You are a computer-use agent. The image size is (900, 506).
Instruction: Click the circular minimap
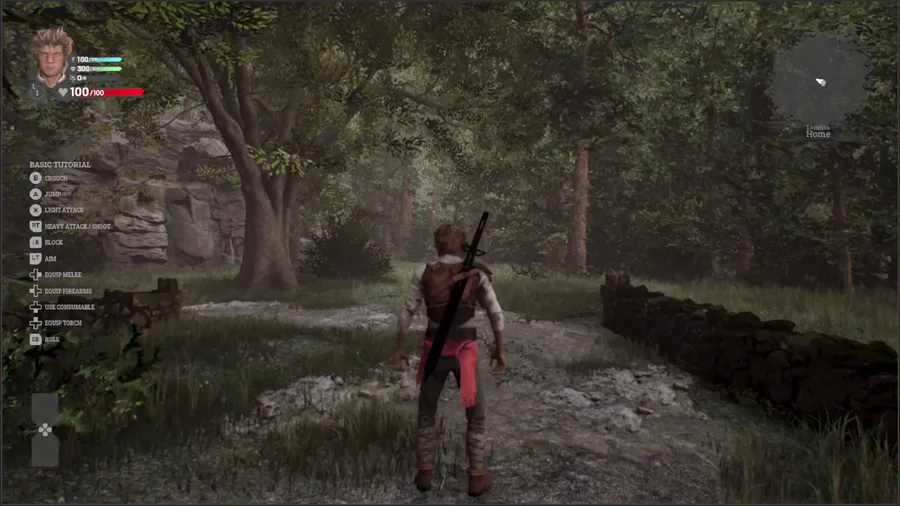819,81
